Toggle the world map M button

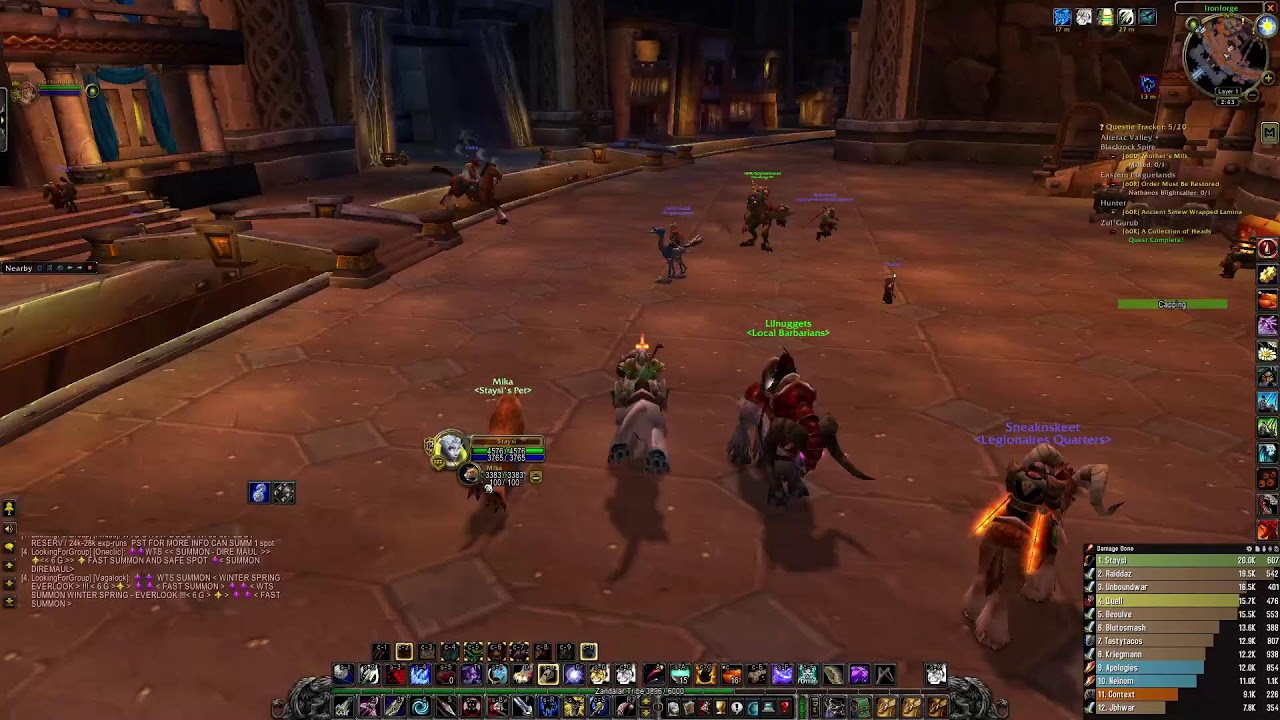point(1269,132)
